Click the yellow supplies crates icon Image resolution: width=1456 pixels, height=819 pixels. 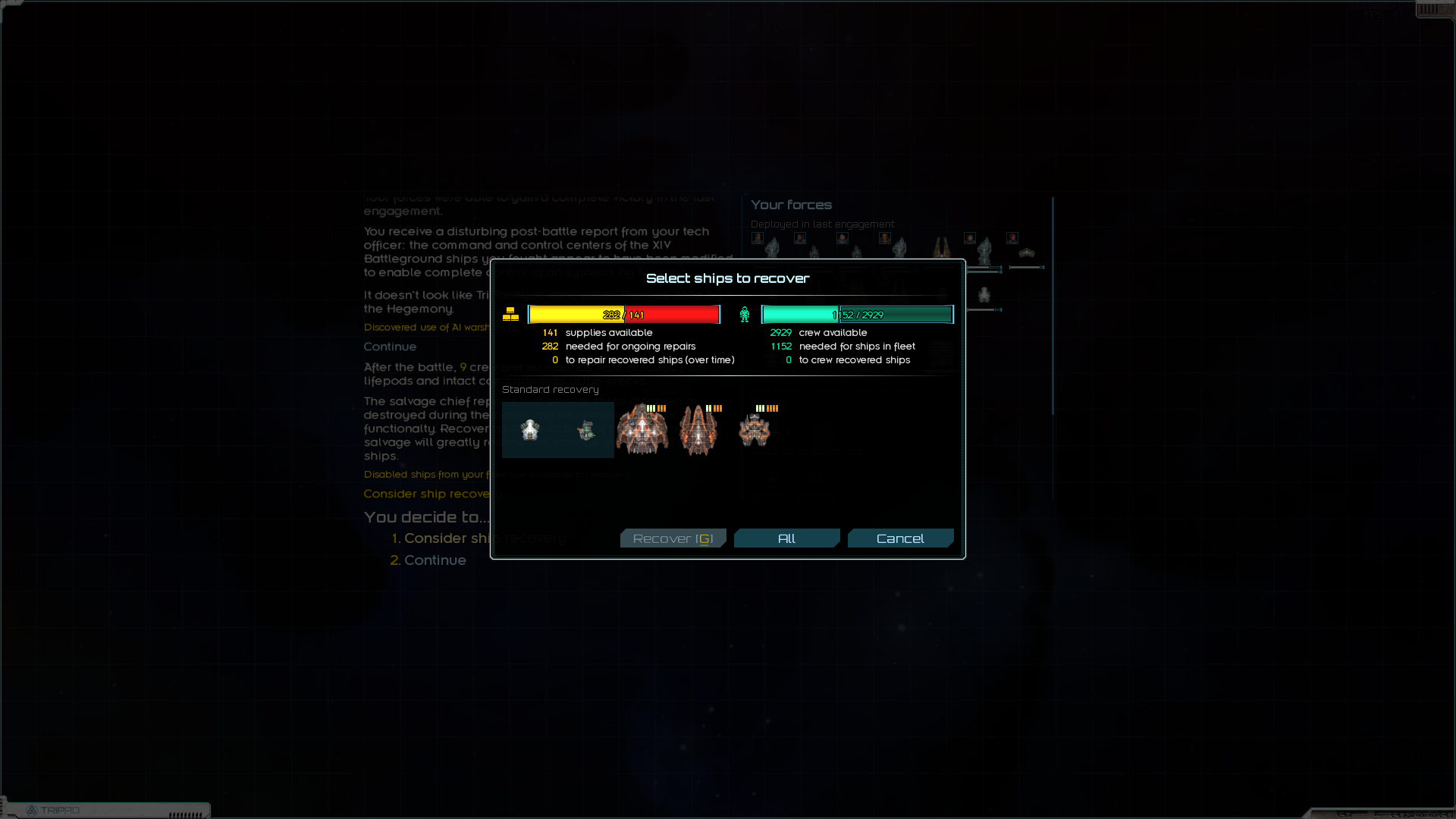512,313
